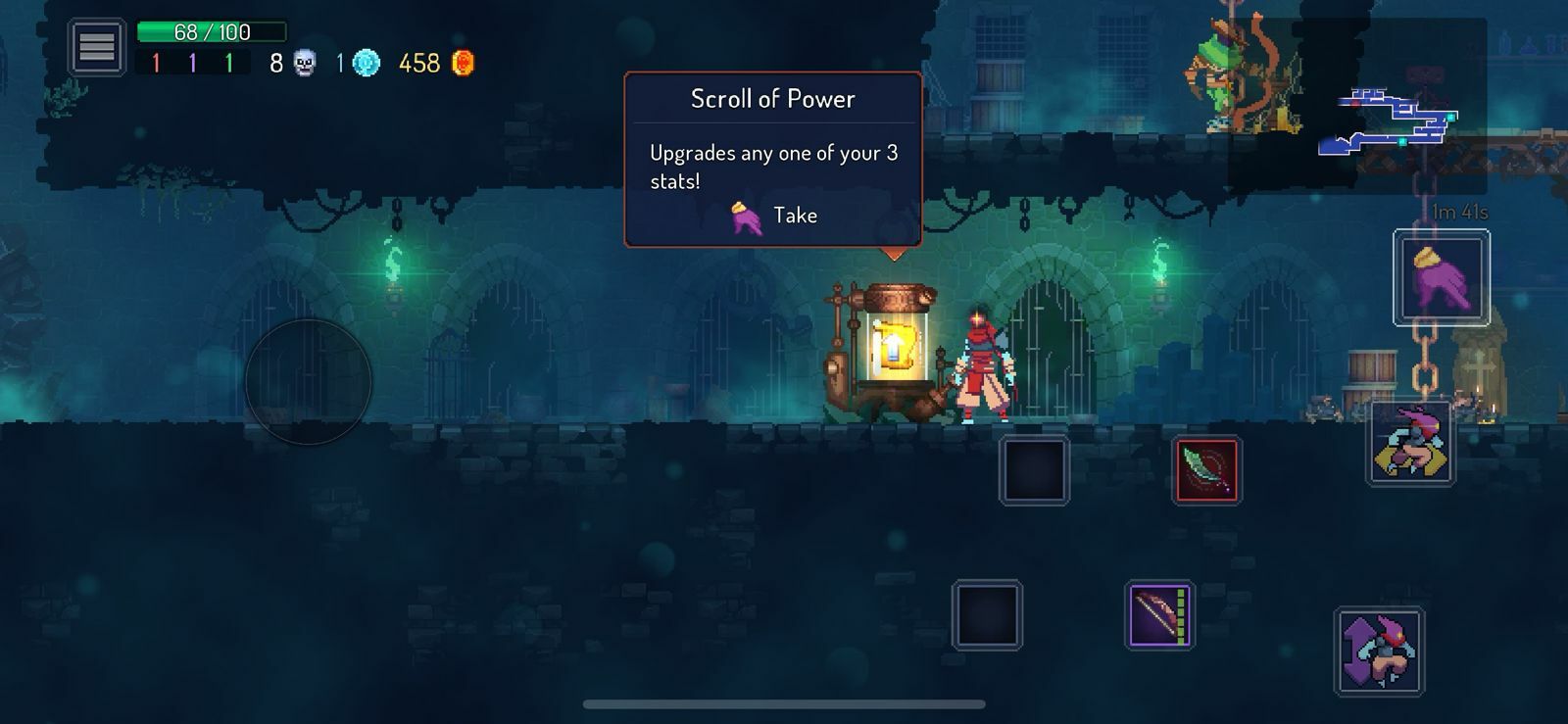Tap the purple glove pickup icon

[x=1441, y=279]
